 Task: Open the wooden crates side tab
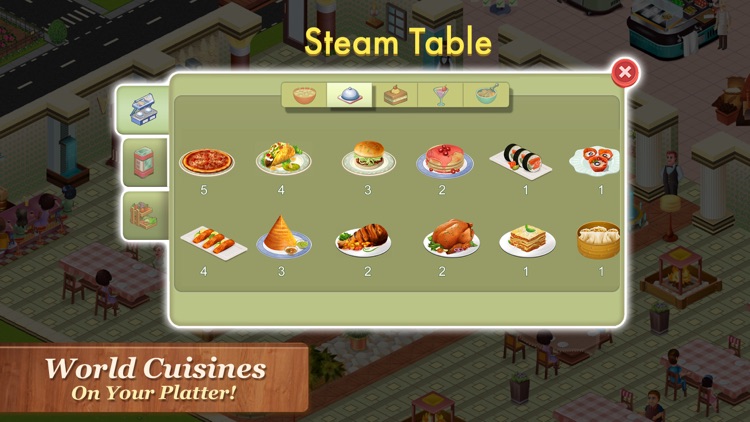142,214
